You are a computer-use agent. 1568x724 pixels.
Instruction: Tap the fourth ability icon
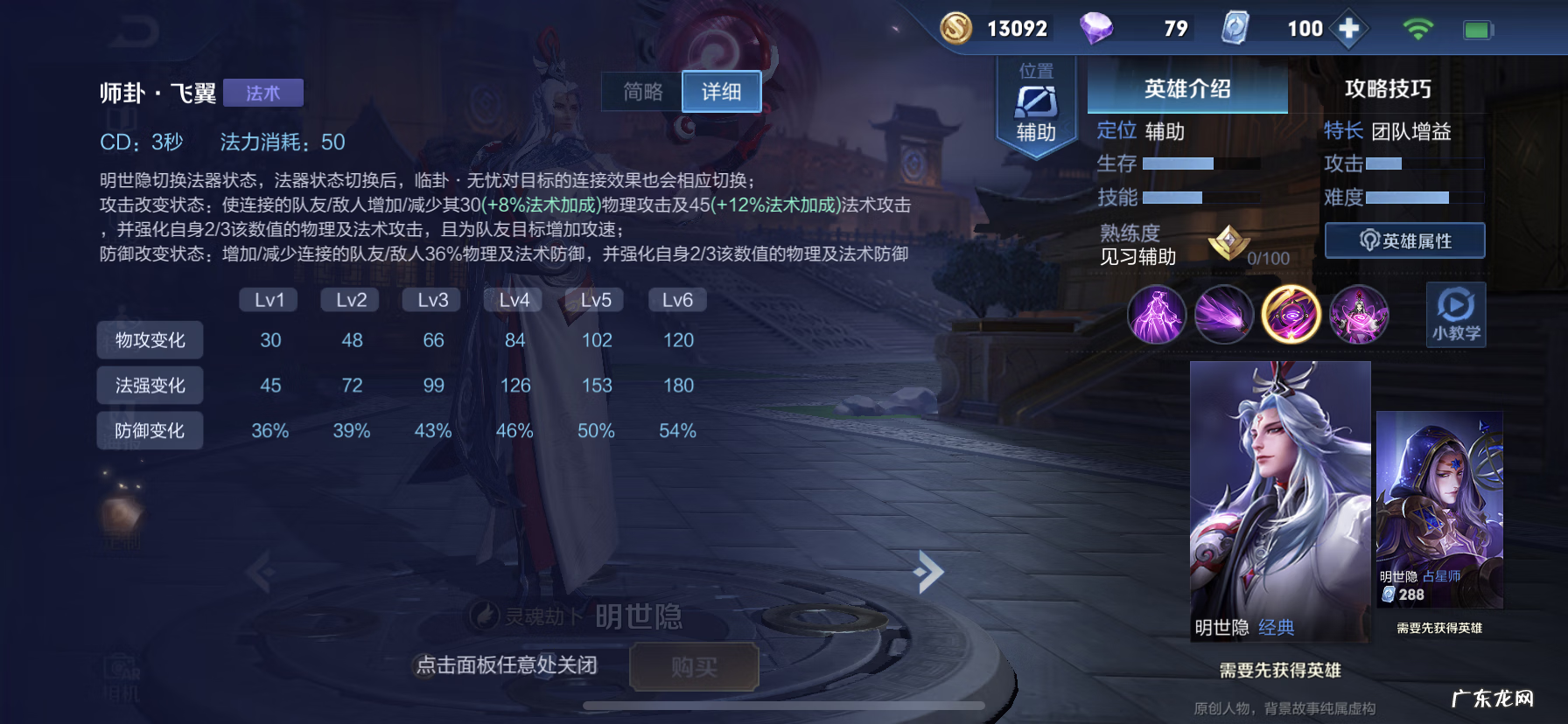coord(1359,315)
